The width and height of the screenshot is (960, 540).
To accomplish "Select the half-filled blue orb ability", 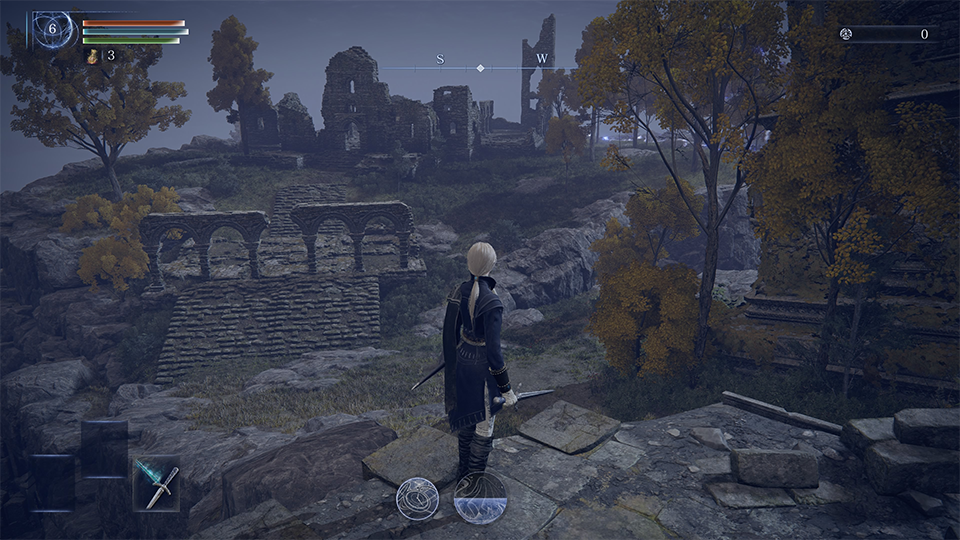I will [x=479, y=498].
